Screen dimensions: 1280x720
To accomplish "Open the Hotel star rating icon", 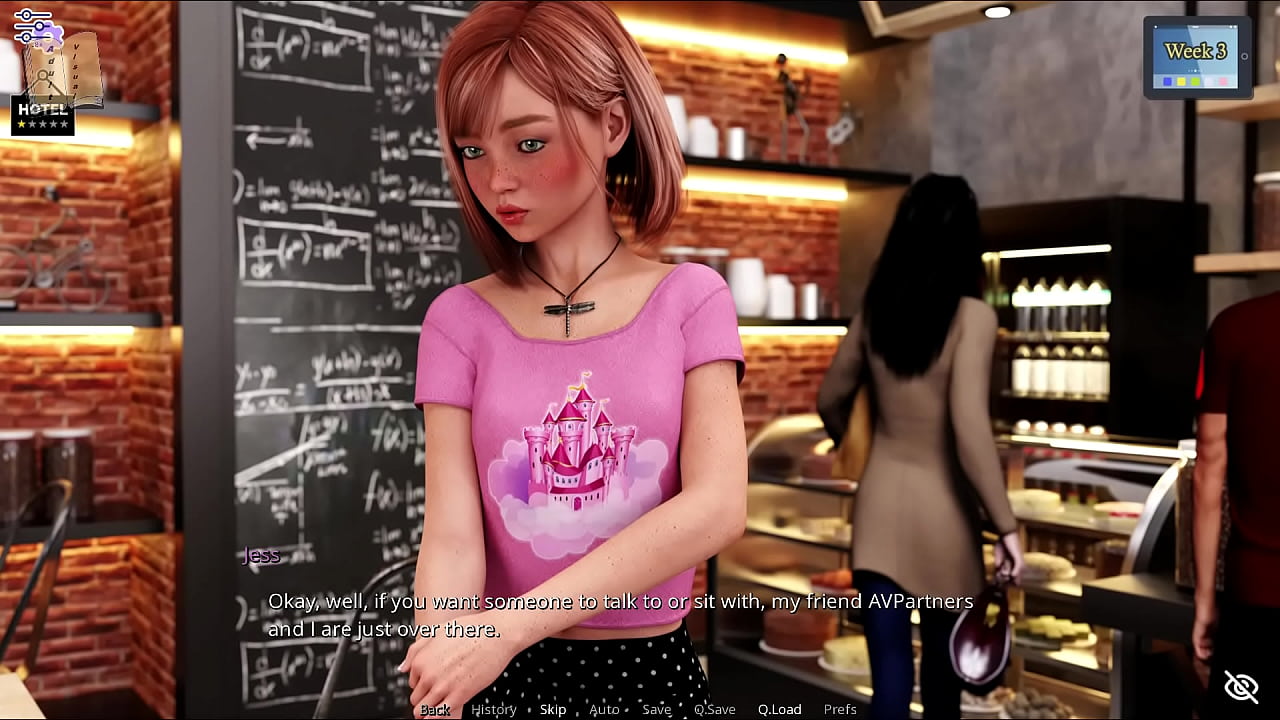I will pyautogui.click(x=42, y=117).
